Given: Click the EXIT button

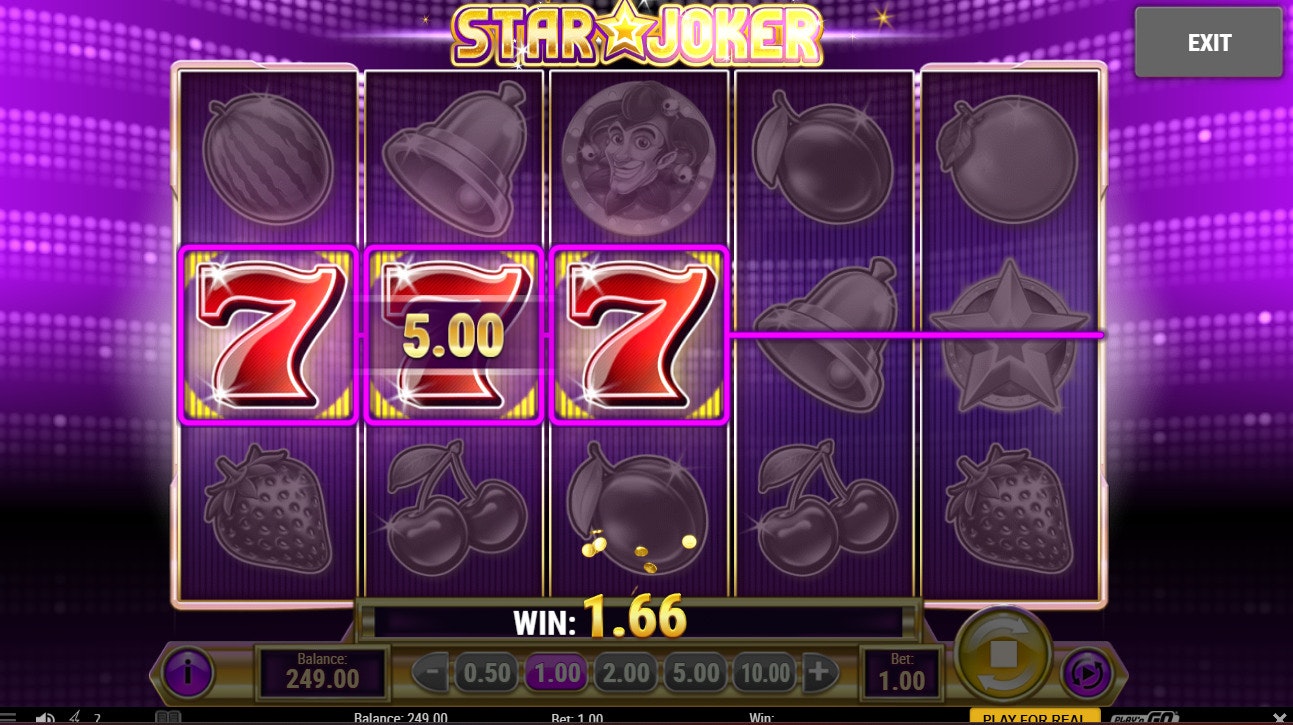Looking at the screenshot, I should [x=1209, y=42].
